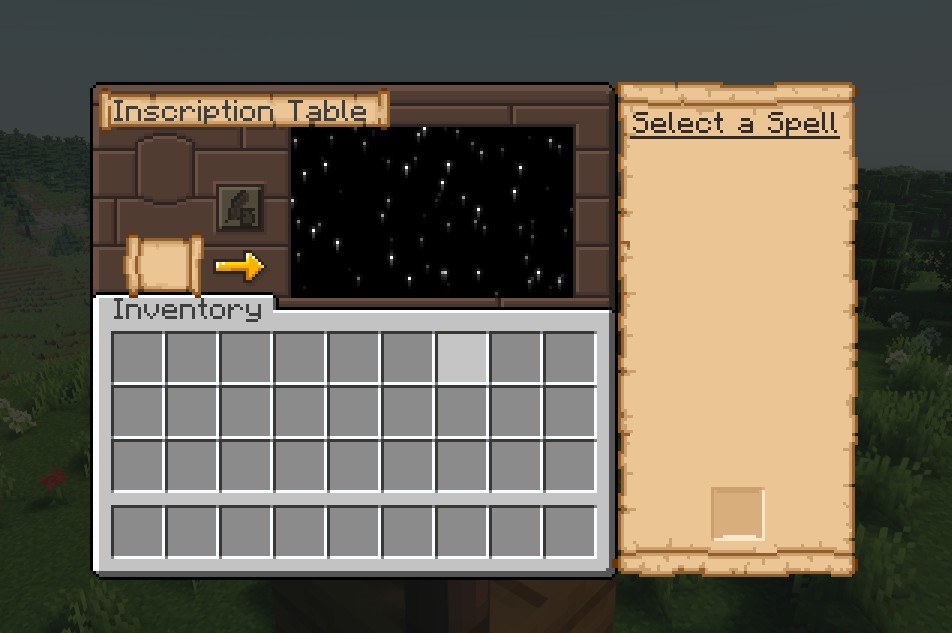This screenshot has height=633, width=952.
Task: Click the starry spell book page area
Action: click(x=432, y=211)
